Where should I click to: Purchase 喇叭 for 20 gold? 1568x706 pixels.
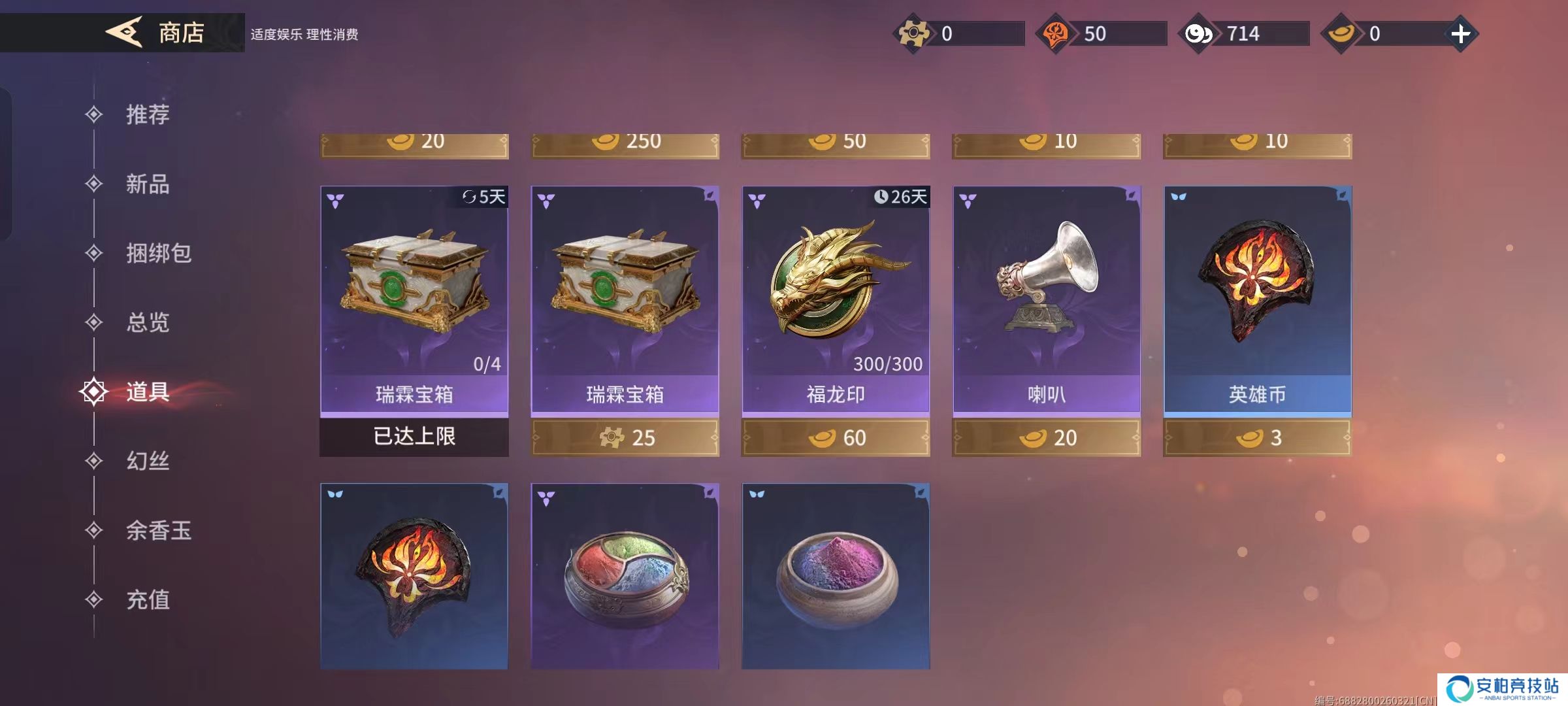(x=1047, y=437)
